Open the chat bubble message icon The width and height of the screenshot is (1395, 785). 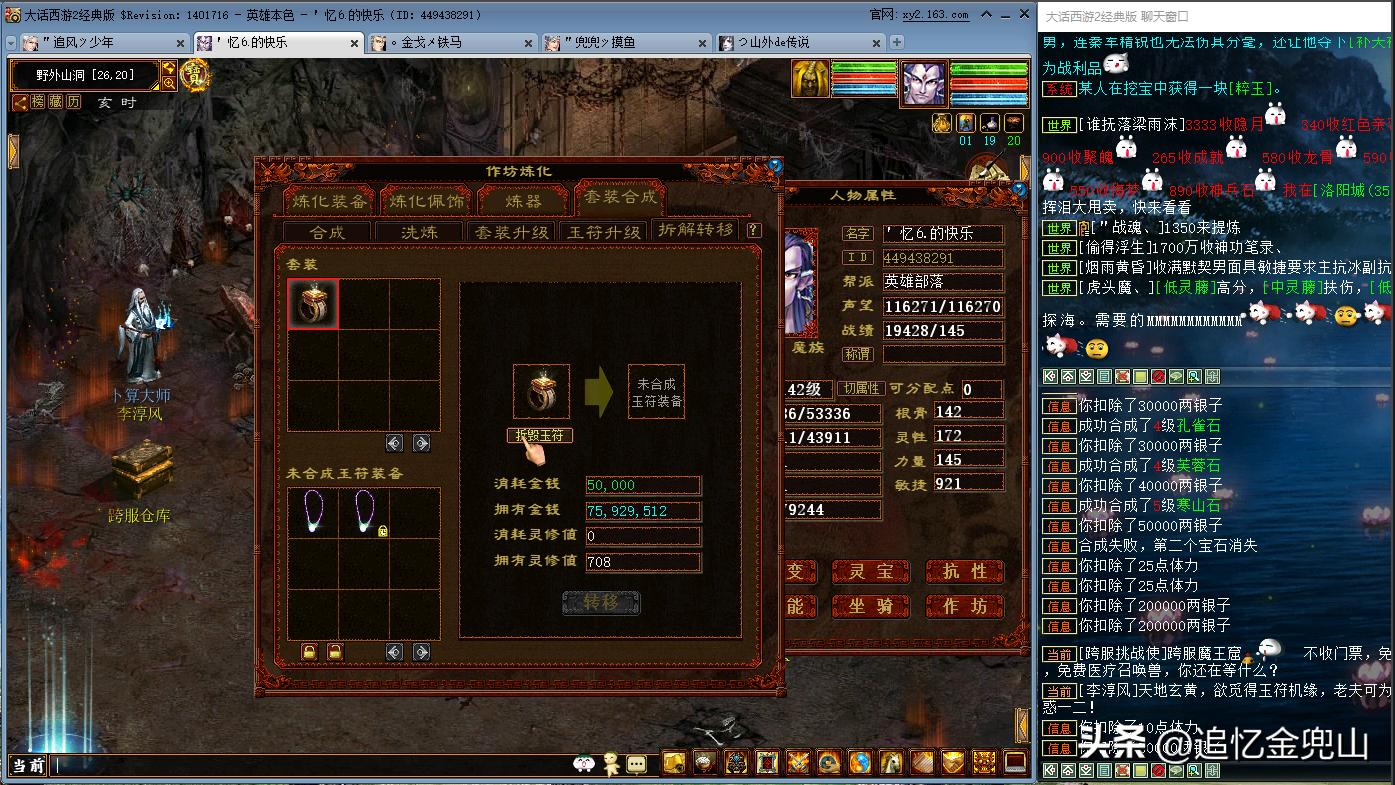[636, 764]
